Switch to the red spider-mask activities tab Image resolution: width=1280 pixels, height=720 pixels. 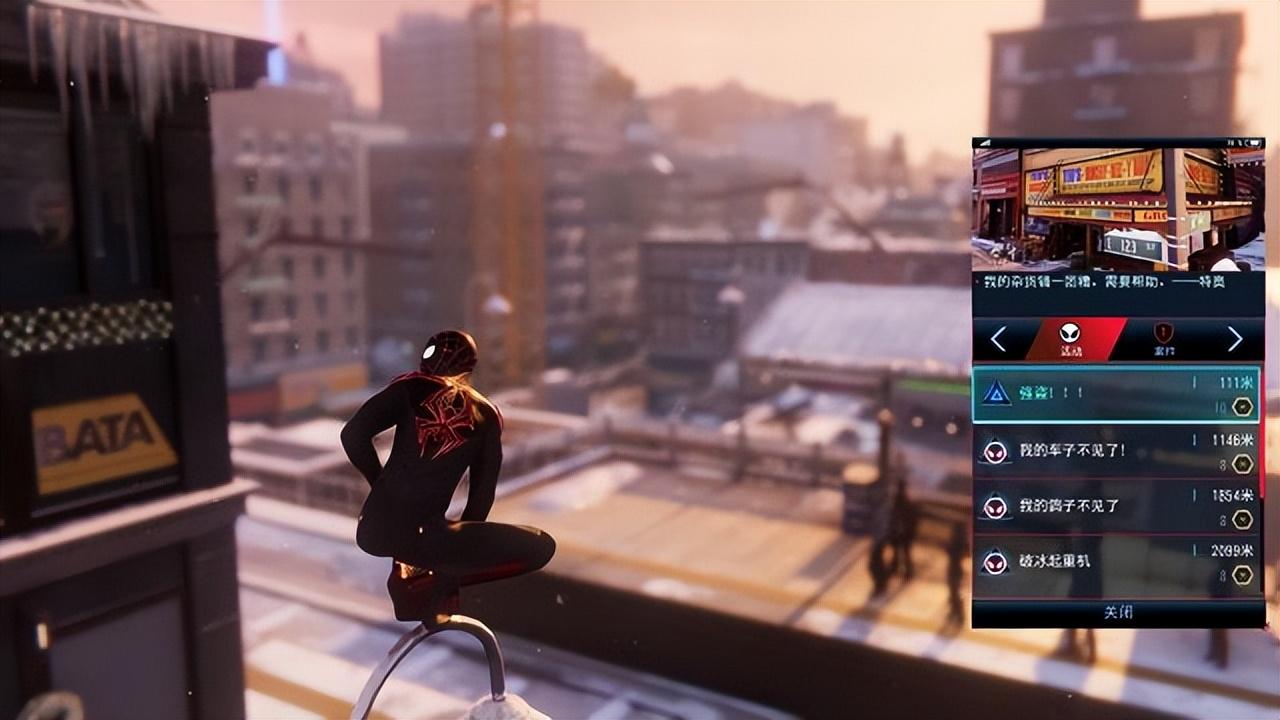pos(1071,339)
